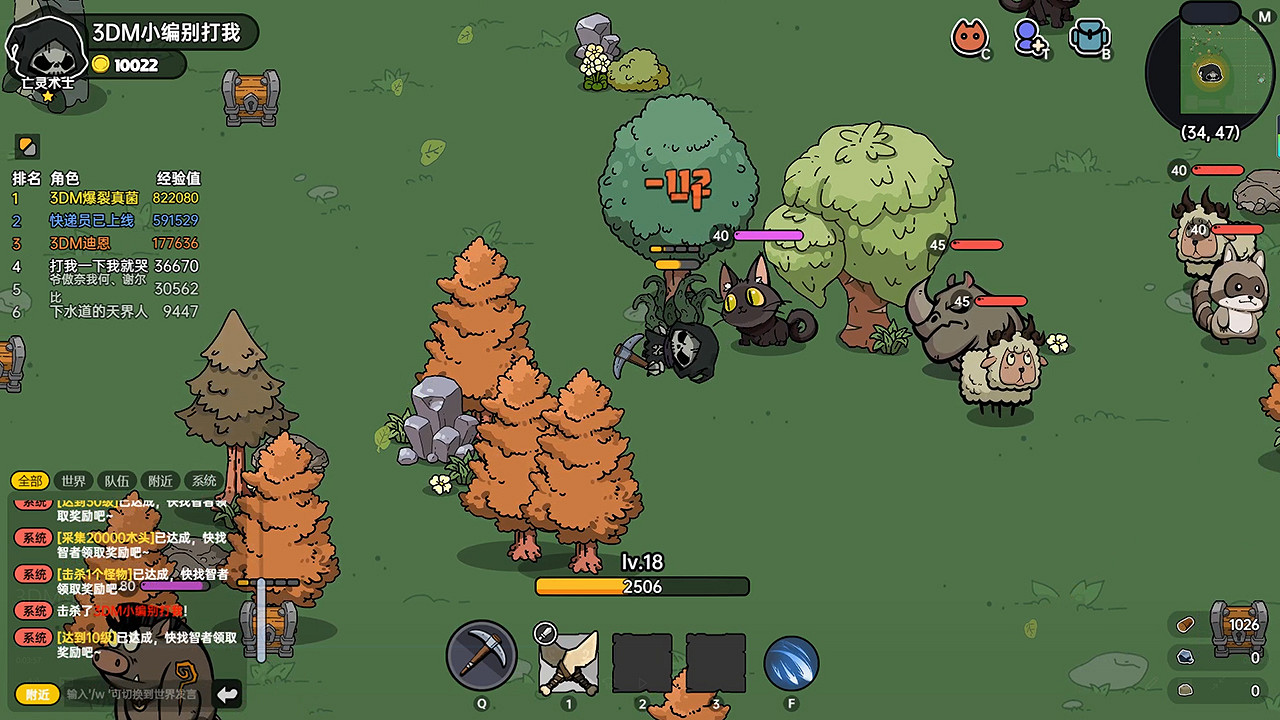Toggle the leaderboard collapse icon

27,146
